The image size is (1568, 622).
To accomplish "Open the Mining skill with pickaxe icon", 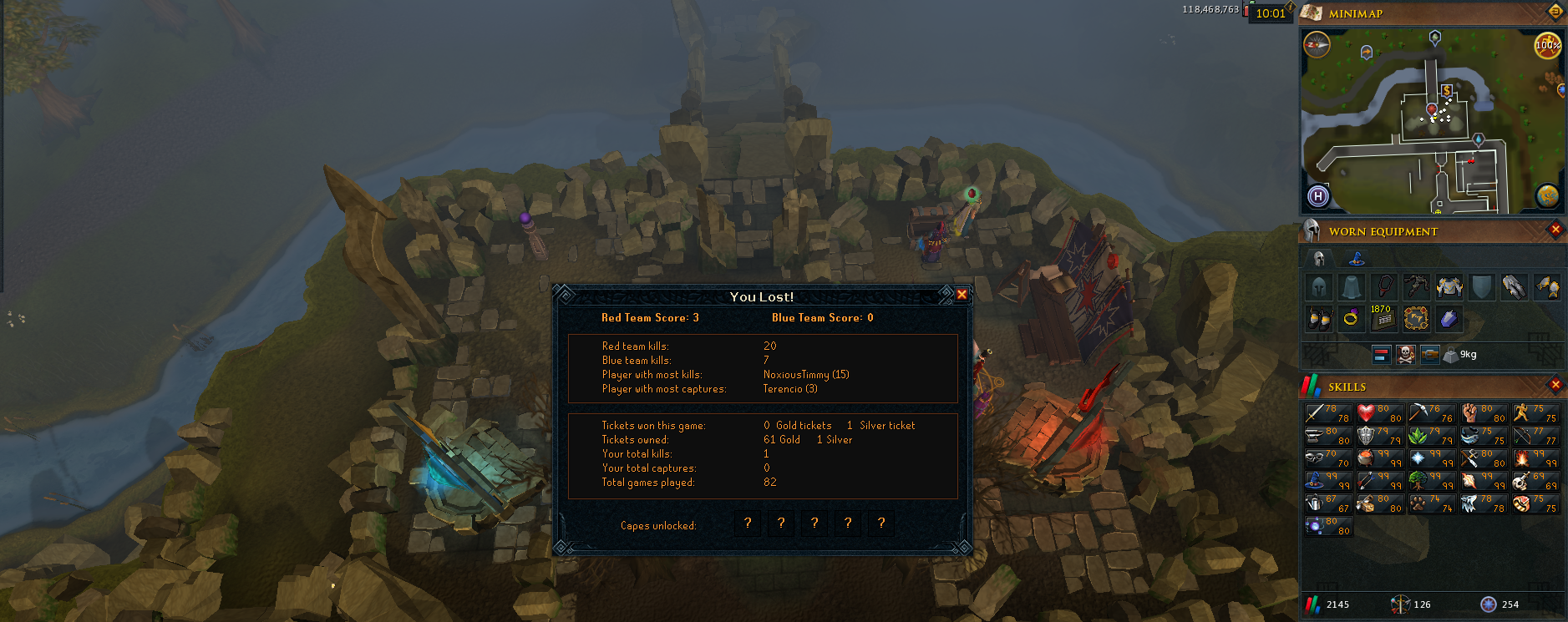I will tap(1432, 413).
